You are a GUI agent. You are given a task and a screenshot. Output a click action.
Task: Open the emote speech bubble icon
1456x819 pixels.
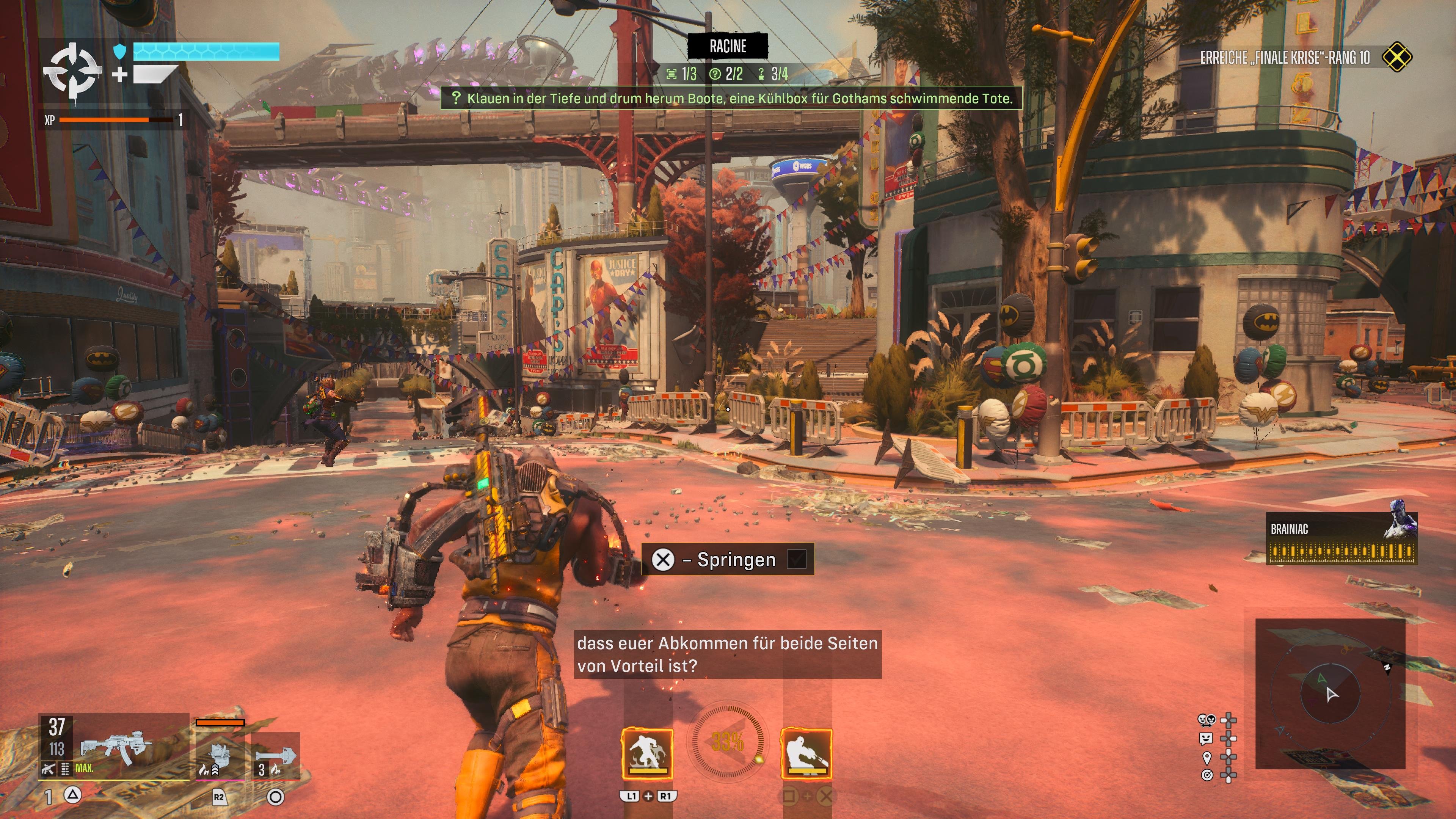1206,738
